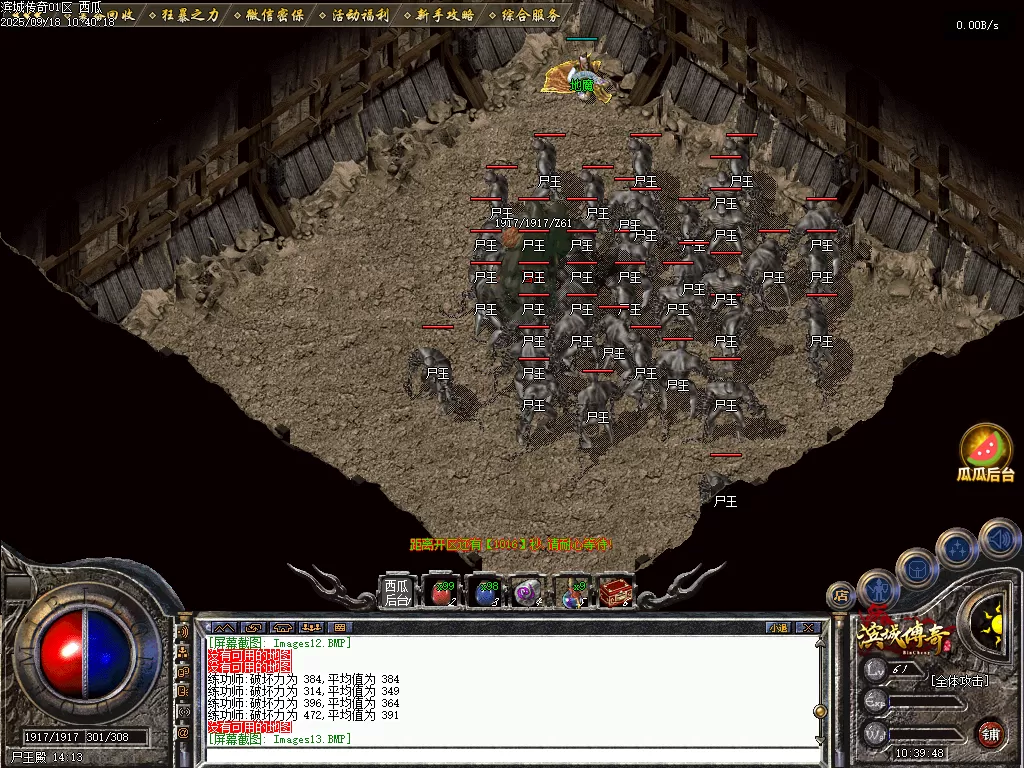Click the 小退 logout button
Screen dimensions: 1024x768
778,628
